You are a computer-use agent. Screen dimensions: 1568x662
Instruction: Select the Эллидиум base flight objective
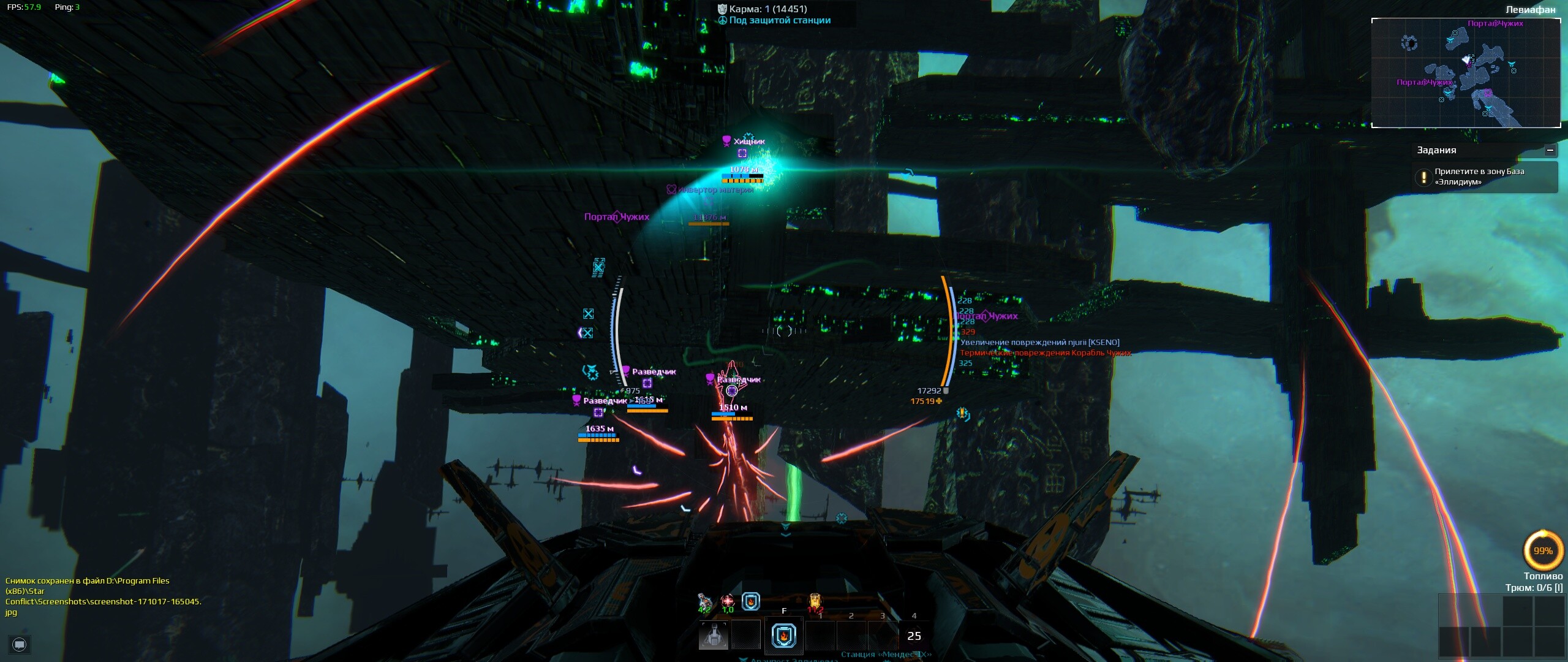pos(1485,177)
